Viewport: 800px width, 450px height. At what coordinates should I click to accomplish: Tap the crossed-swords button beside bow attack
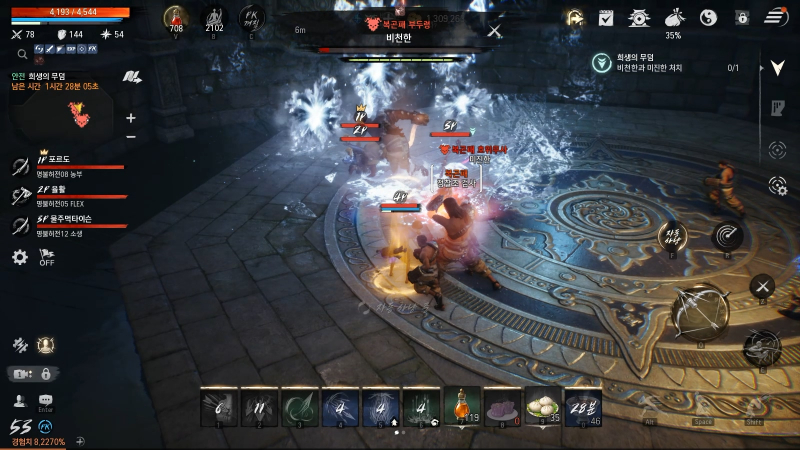[762, 285]
